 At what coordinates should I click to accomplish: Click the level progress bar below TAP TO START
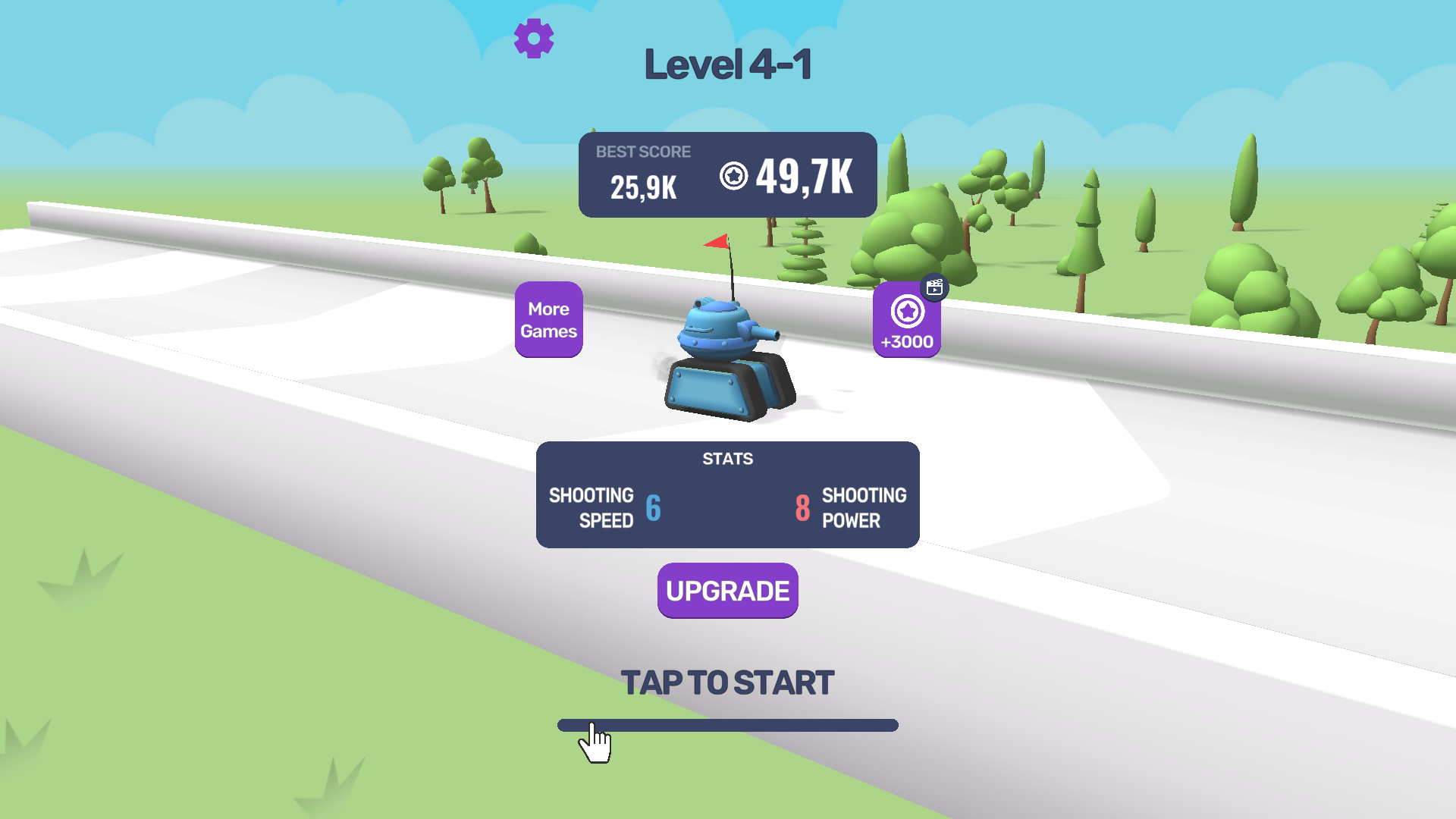[x=727, y=726]
